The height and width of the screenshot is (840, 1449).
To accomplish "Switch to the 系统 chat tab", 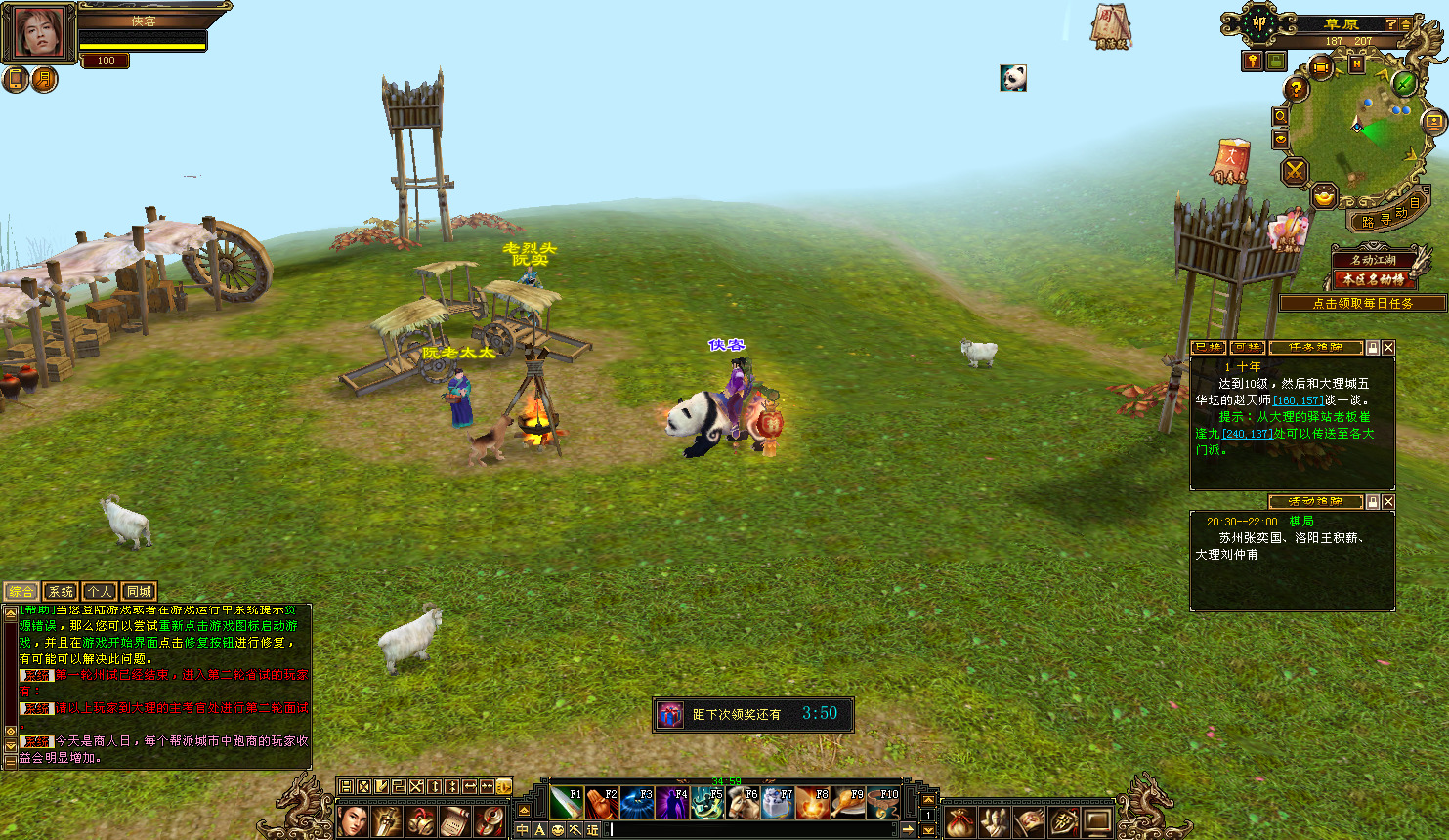I will (x=61, y=591).
